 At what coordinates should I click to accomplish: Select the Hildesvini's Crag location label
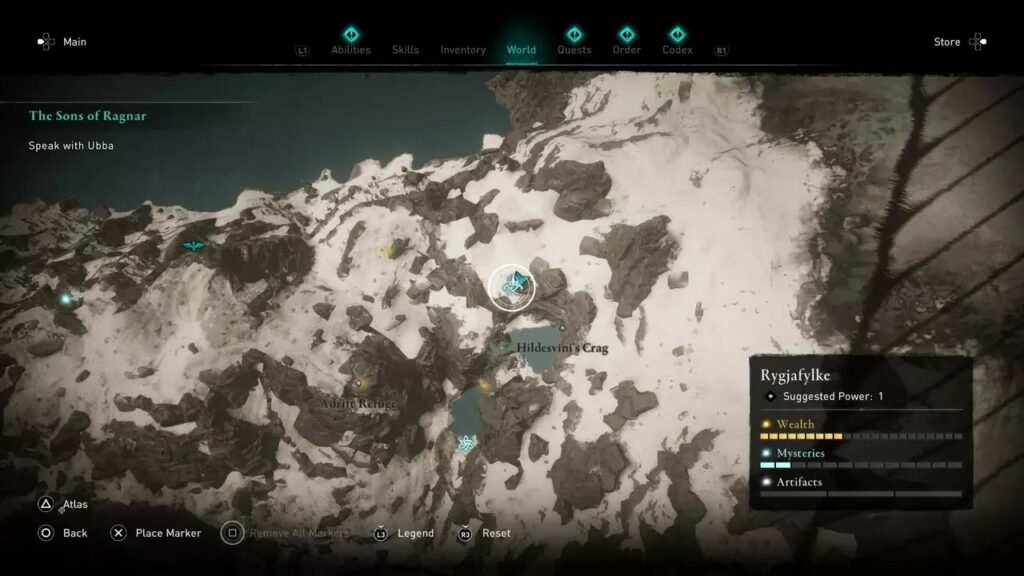point(562,348)
